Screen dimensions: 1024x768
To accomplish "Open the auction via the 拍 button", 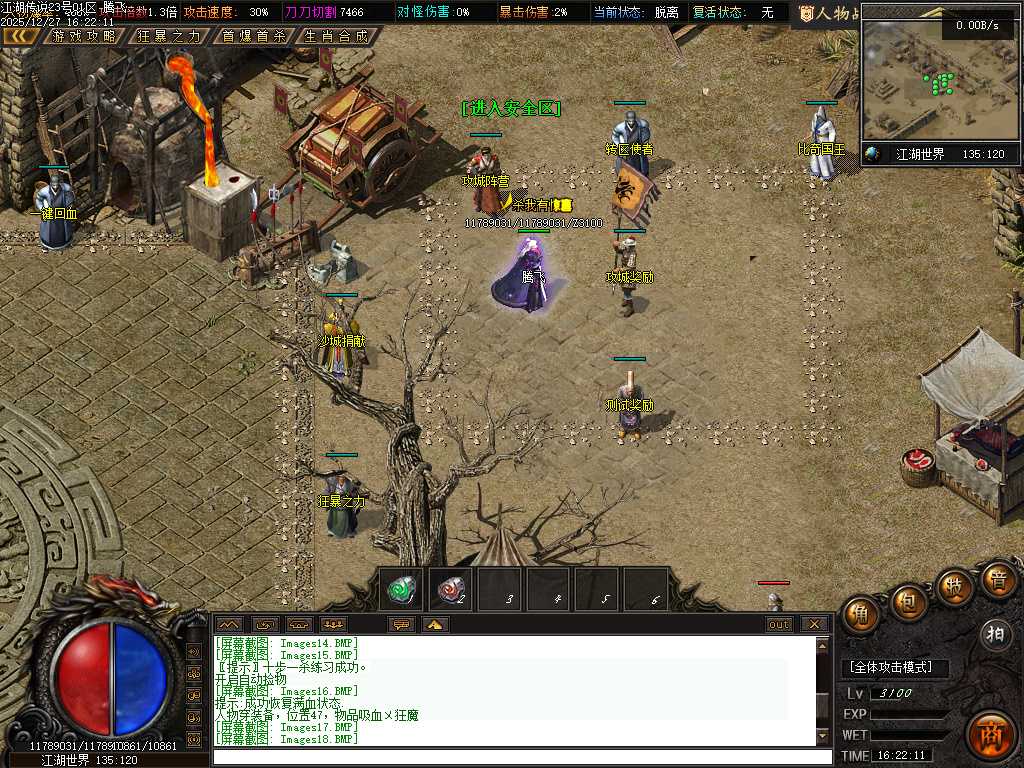I will tap(995, 634).
